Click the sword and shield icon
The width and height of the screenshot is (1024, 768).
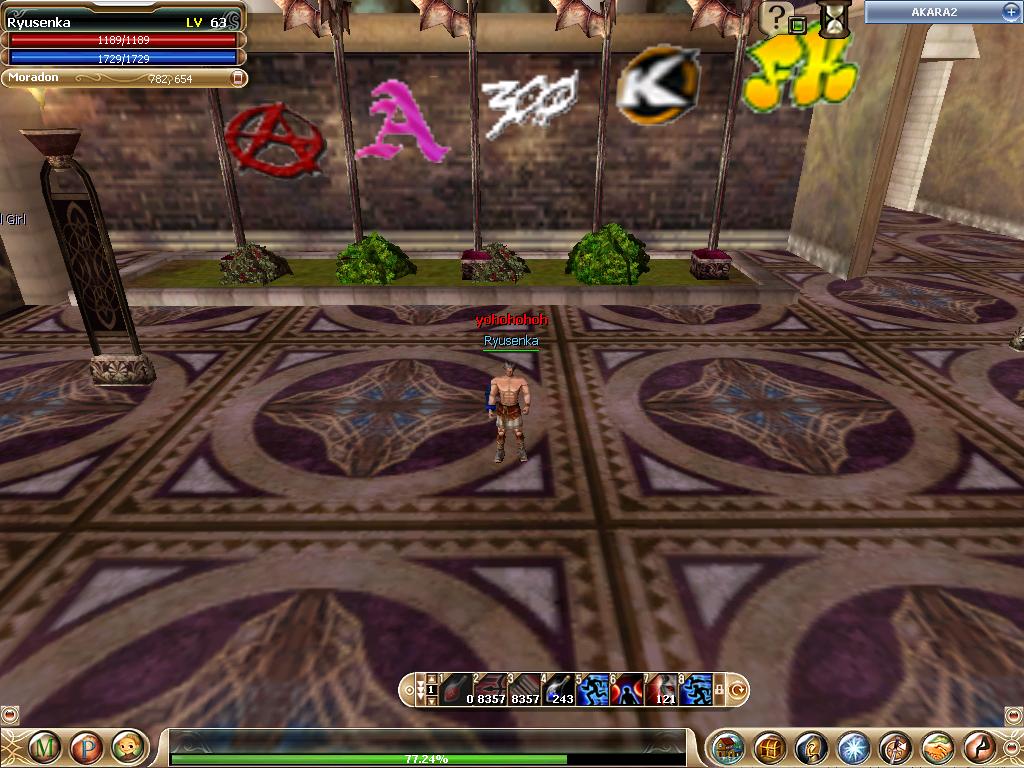[x=895, y=748]
